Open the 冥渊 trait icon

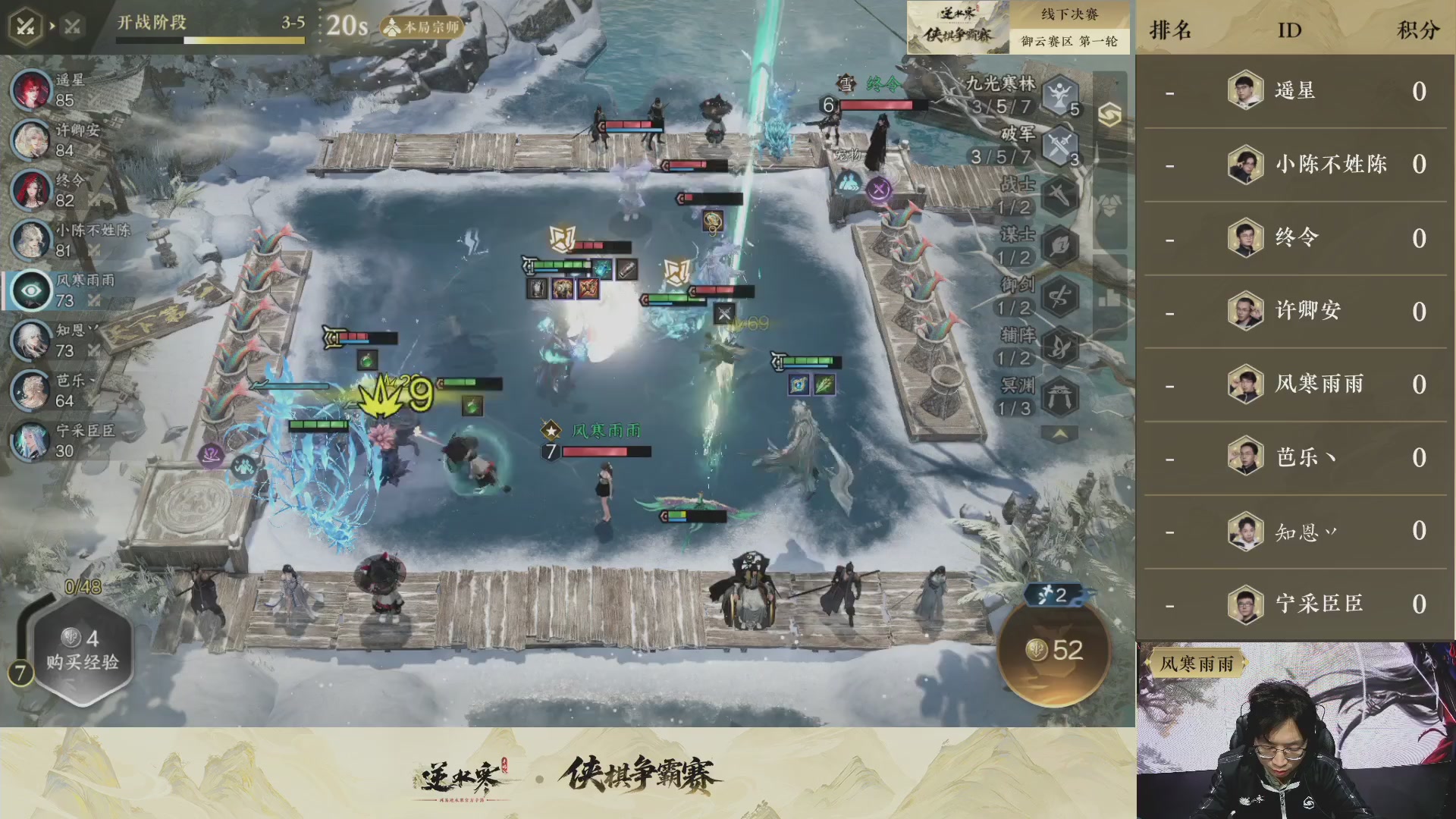click(1059, 395)
